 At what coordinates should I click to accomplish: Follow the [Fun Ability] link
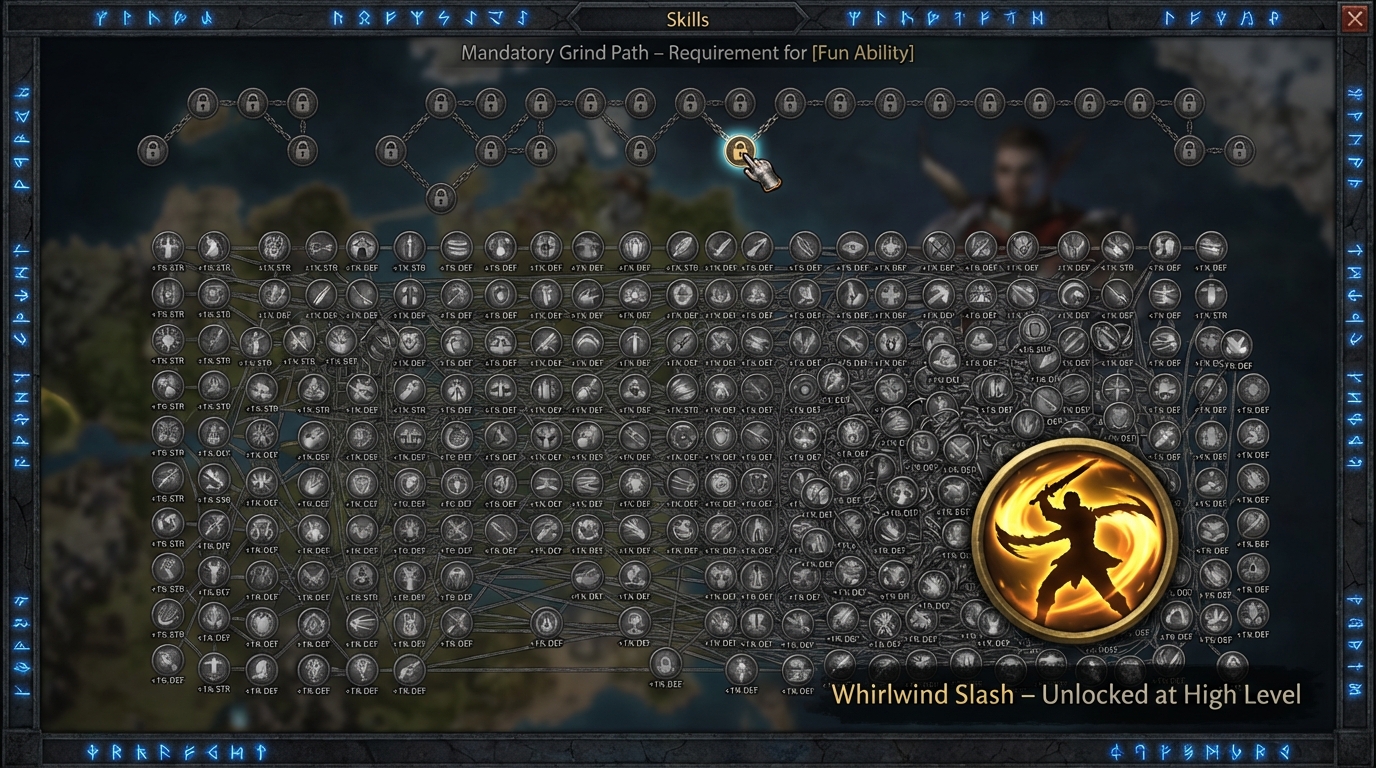click(863, 53)
